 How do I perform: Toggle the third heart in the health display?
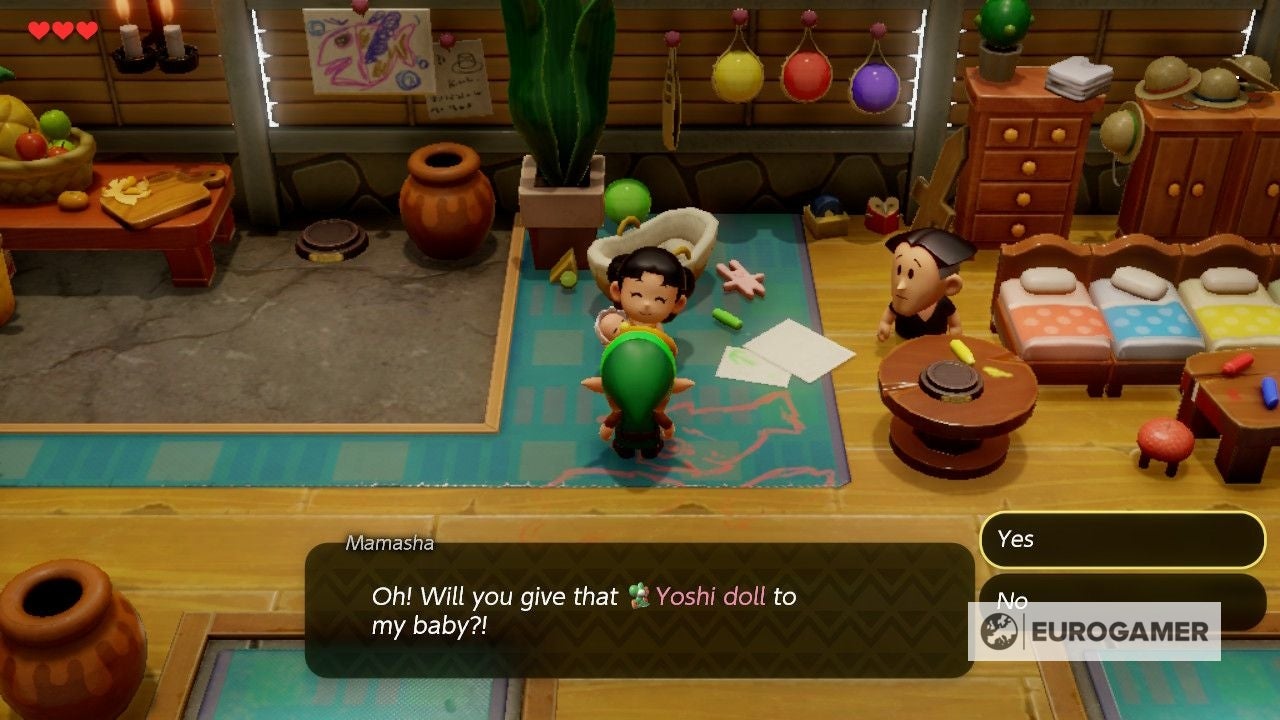86,29
